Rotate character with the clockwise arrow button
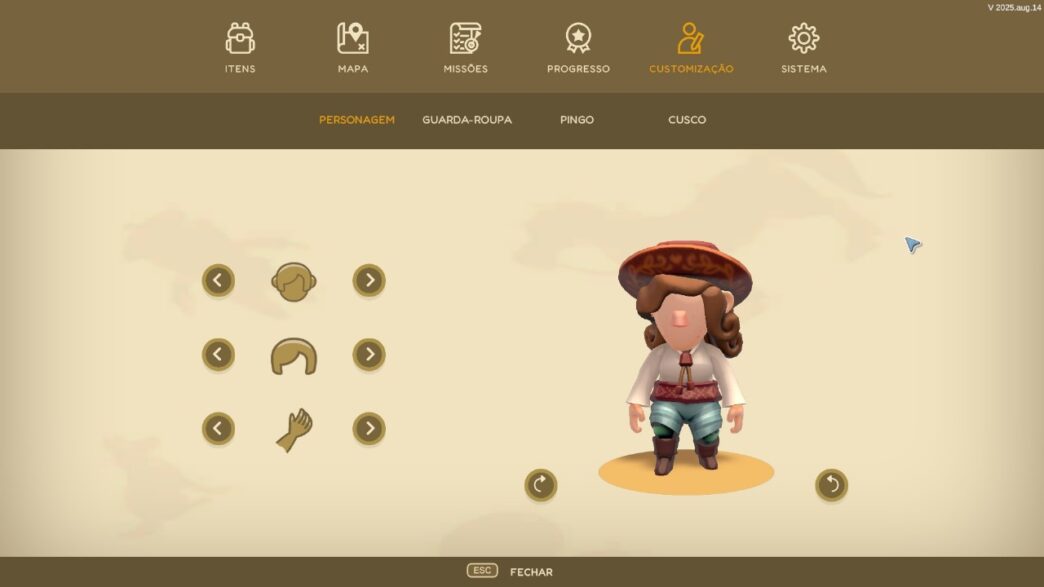Image resolution: width=1044 pixels, height=587 pixels. click(541, 485)
